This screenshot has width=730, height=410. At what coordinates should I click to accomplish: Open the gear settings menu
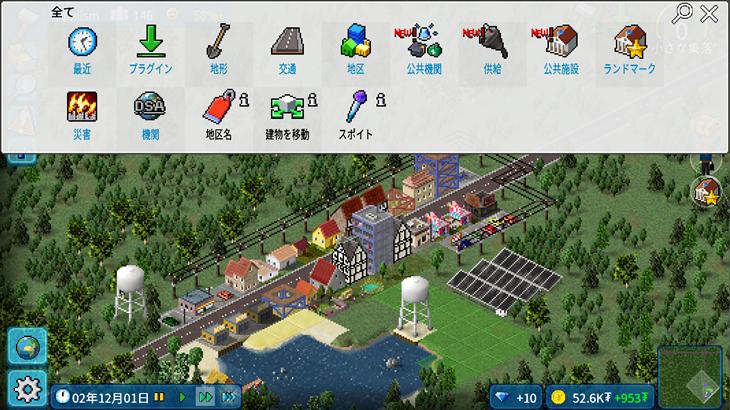coord(26,387)
